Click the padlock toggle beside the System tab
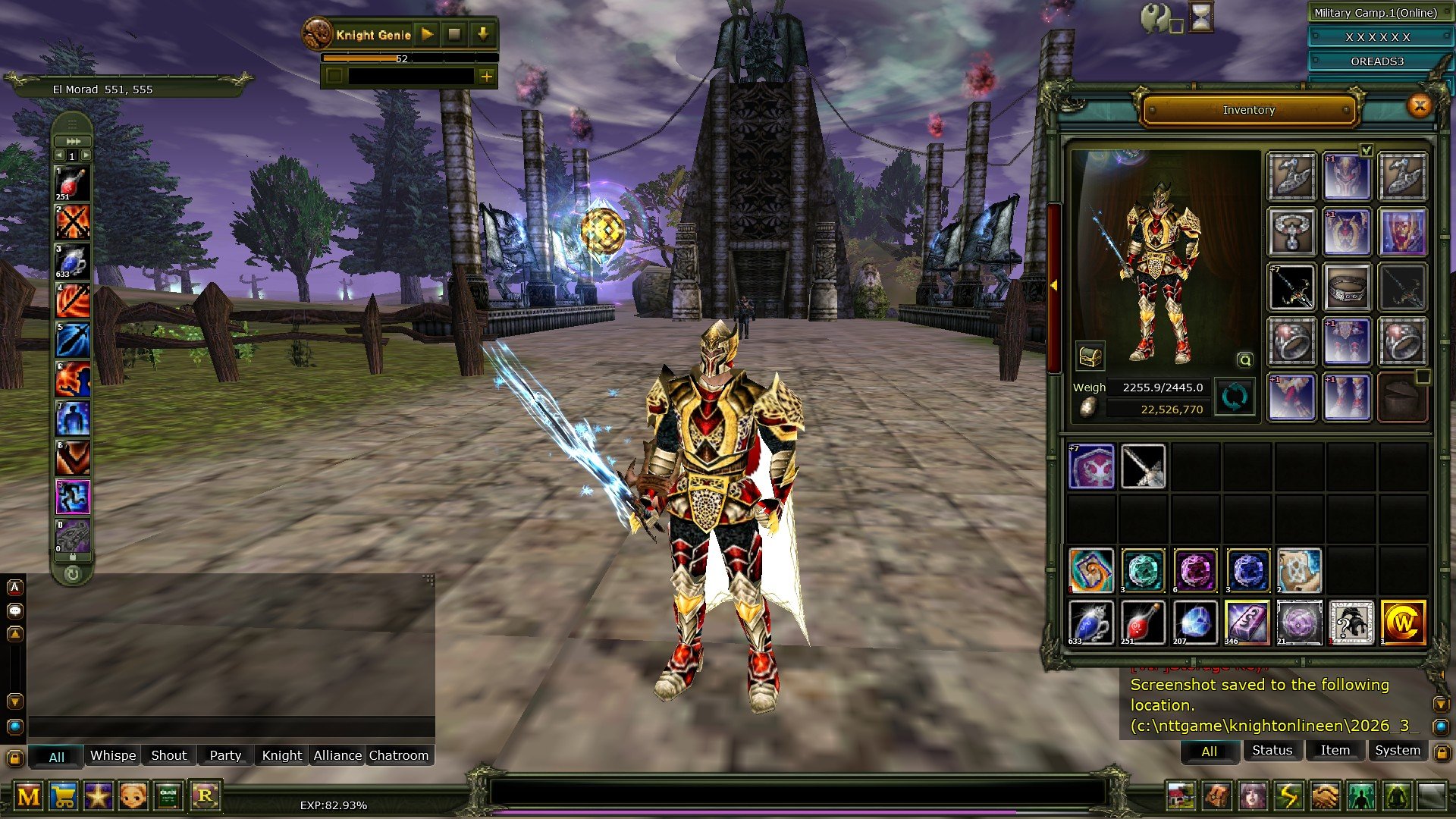Screen dimensions: 1456x819 1442,752
